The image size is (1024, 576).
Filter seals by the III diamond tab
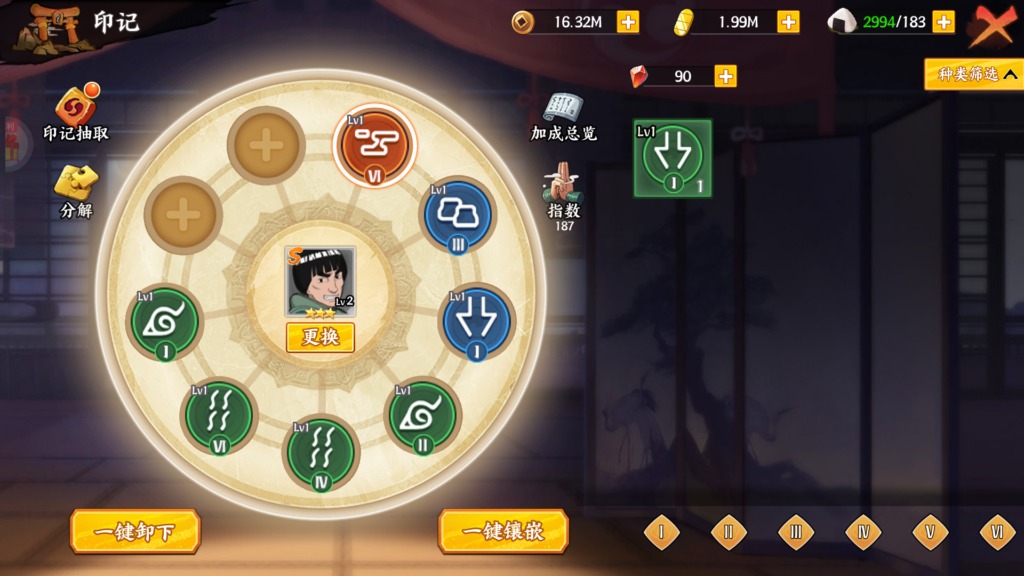click(x=796, y=532)
